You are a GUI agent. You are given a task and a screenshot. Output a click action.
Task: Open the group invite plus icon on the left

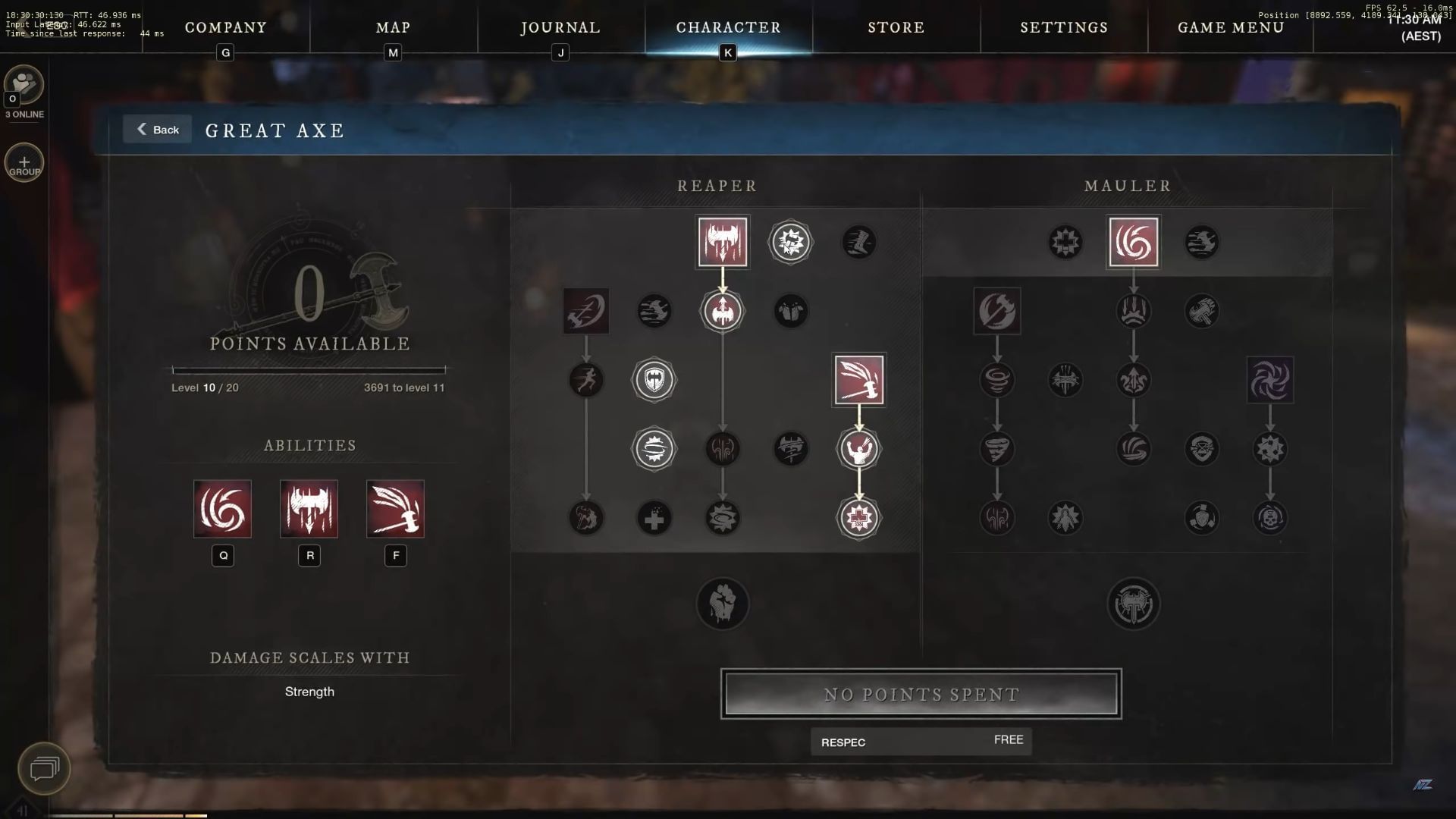(24, 162)
